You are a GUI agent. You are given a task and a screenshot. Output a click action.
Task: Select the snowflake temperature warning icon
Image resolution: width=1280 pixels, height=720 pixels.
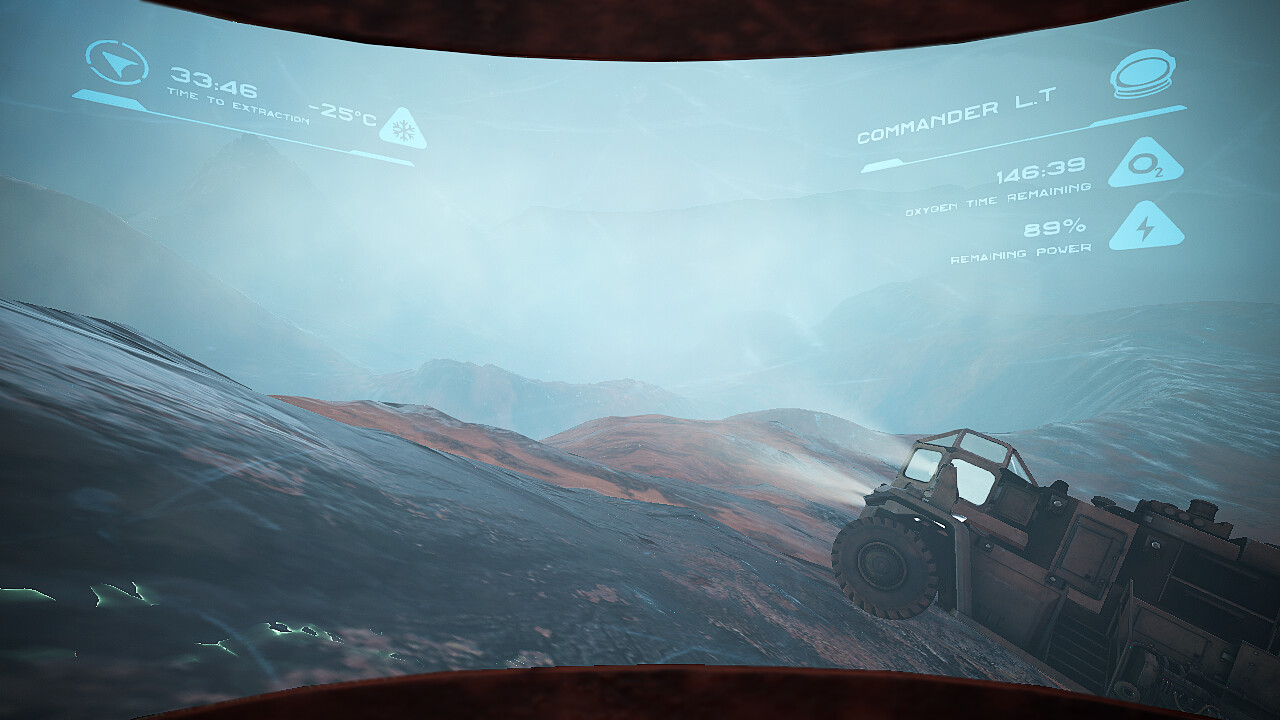(x=403, y=131)
